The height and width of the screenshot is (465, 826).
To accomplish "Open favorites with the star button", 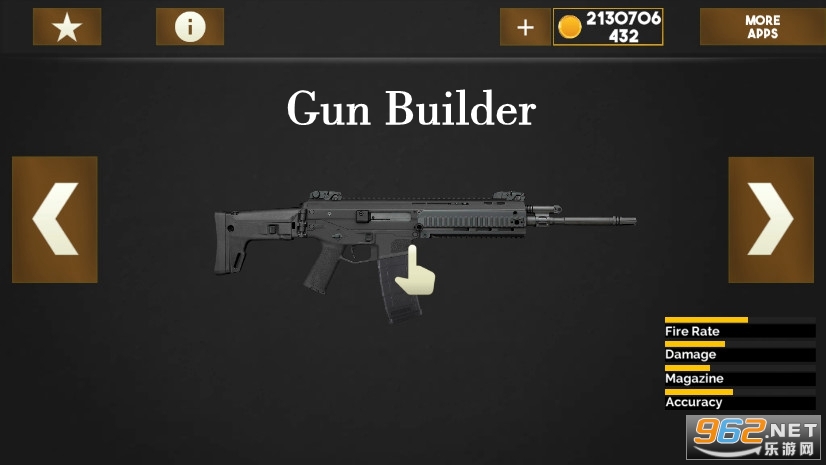I will [67, 27].
